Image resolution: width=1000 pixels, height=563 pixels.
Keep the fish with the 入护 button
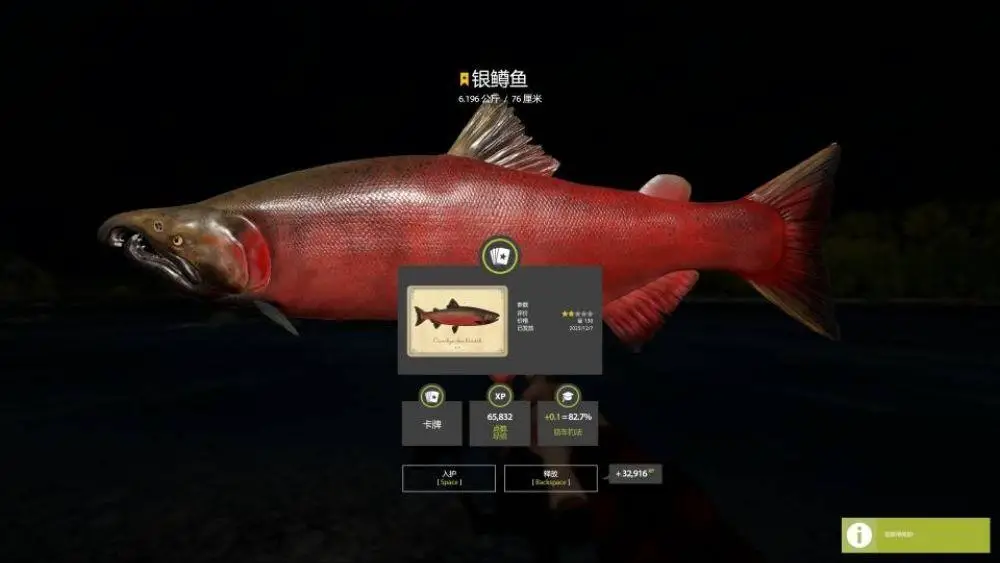pyautogui.click(x=448, y=478)
